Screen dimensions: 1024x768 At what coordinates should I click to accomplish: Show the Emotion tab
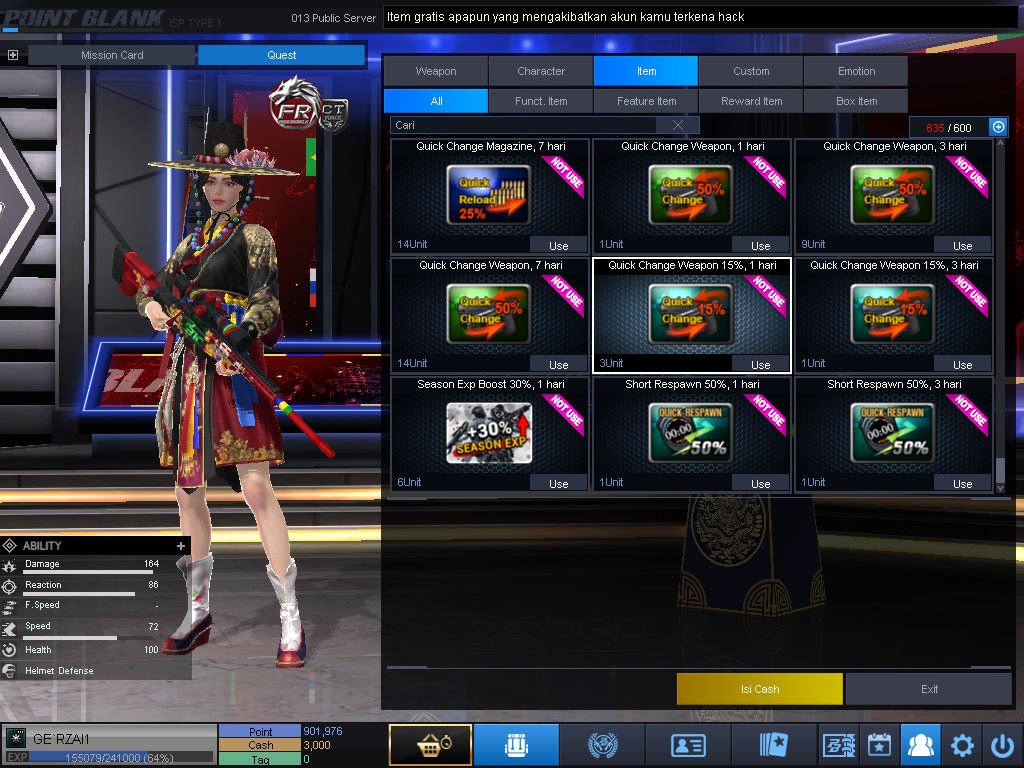(856, 71)
